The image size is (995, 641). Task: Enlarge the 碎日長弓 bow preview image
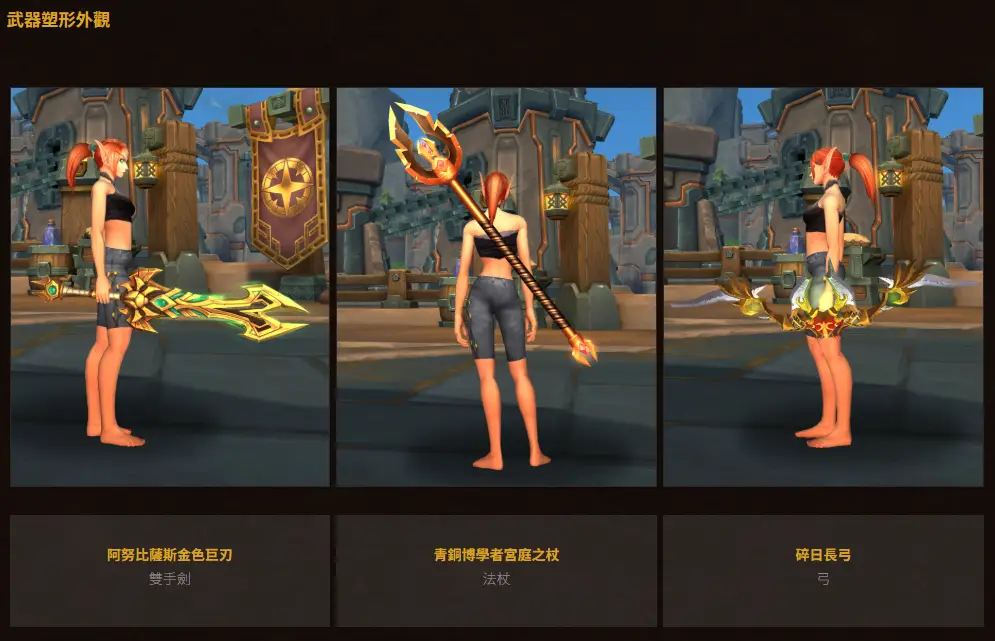(823, 287)
